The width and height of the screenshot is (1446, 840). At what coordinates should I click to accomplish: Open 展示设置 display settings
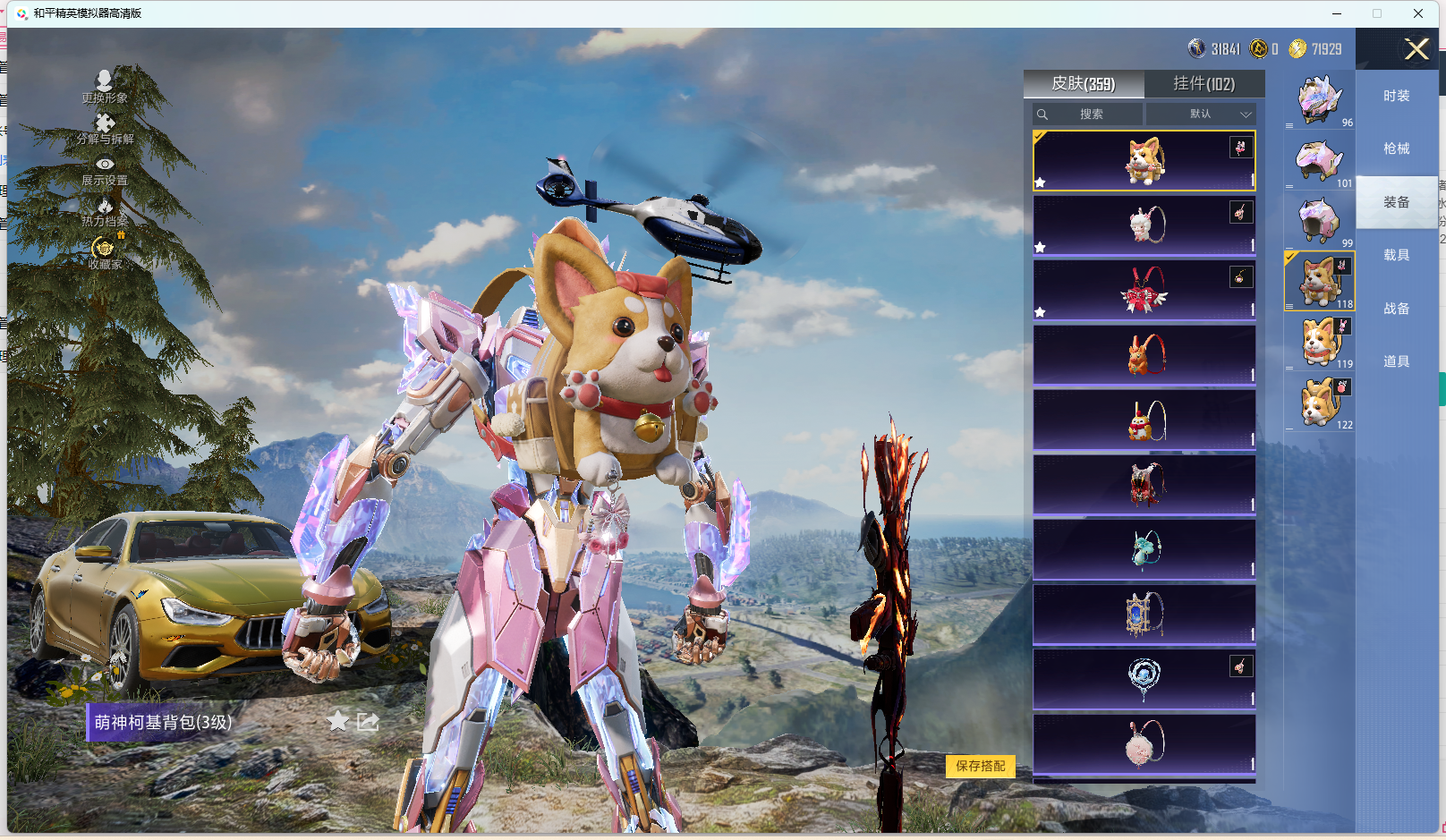click(105, 170)
